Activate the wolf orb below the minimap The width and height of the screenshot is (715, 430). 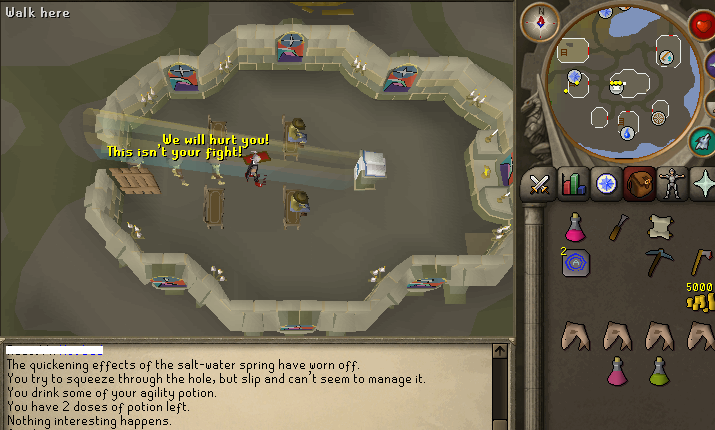[x=702, y=141]
